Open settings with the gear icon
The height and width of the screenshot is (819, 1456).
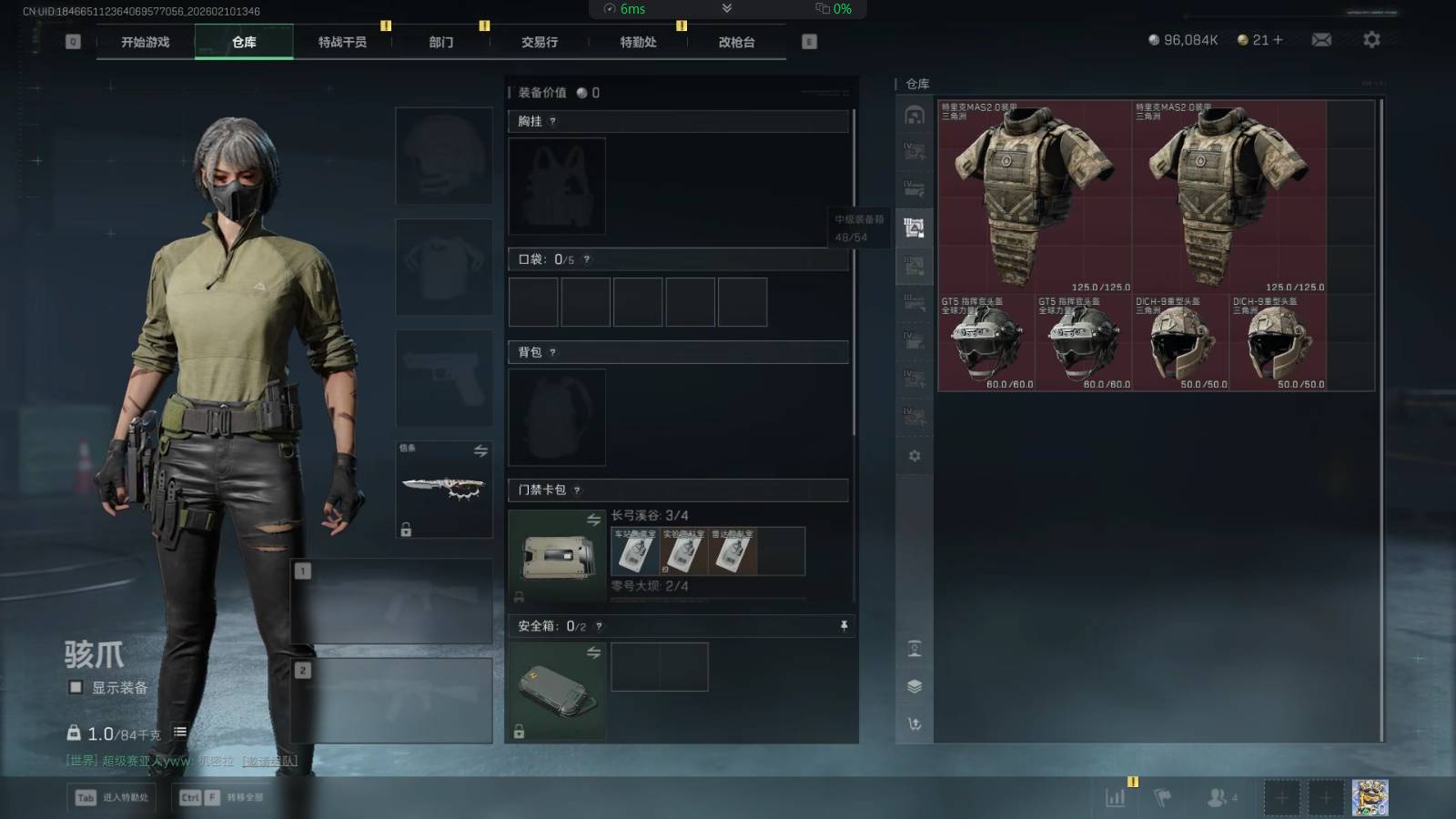pos(1371,40)
